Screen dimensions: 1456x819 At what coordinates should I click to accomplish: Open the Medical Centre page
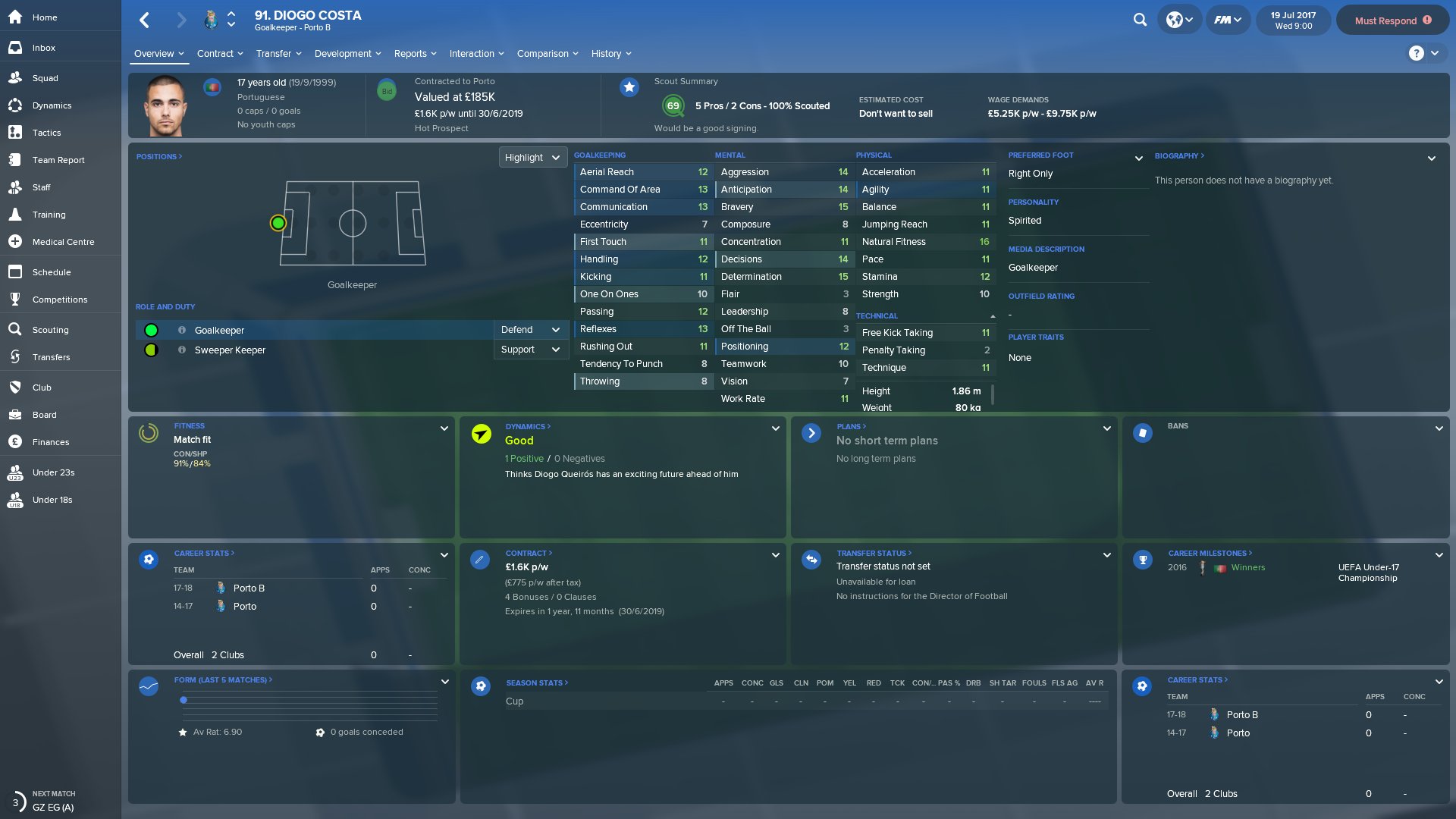(63, 242)
